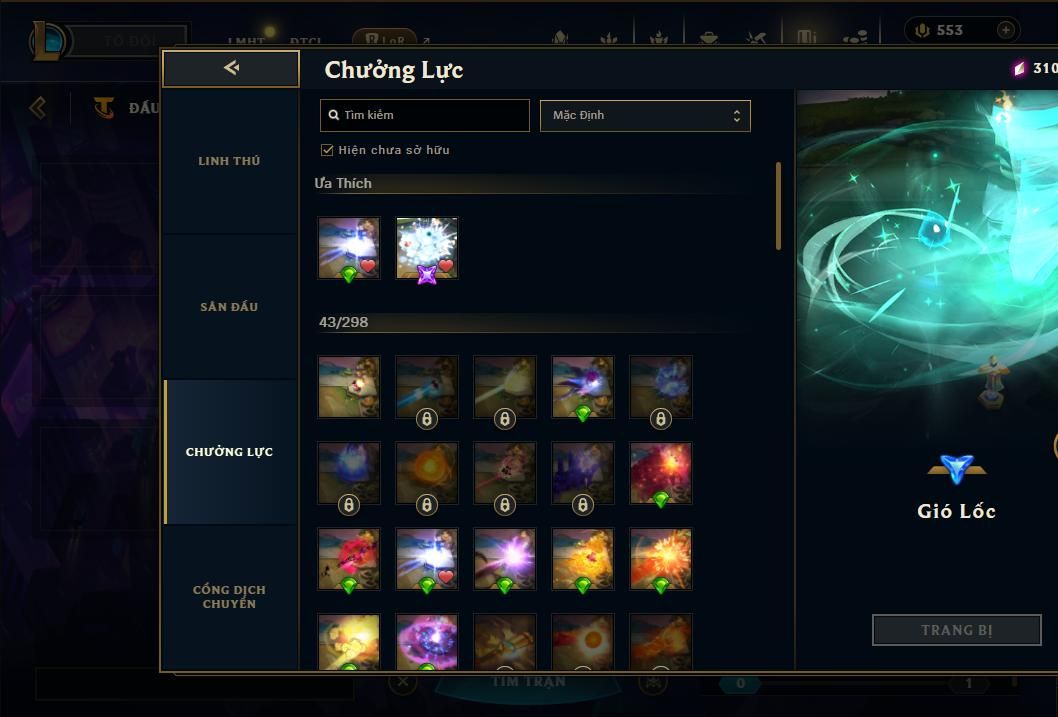Select the Chưởng Lực tab
1058x717 pixels.
click(229, 452)
